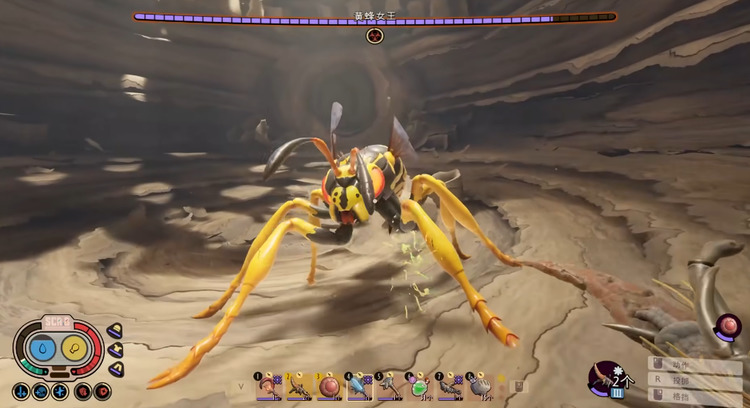
Task: Select the blue feather weapon slot
Action: point(359,385)
